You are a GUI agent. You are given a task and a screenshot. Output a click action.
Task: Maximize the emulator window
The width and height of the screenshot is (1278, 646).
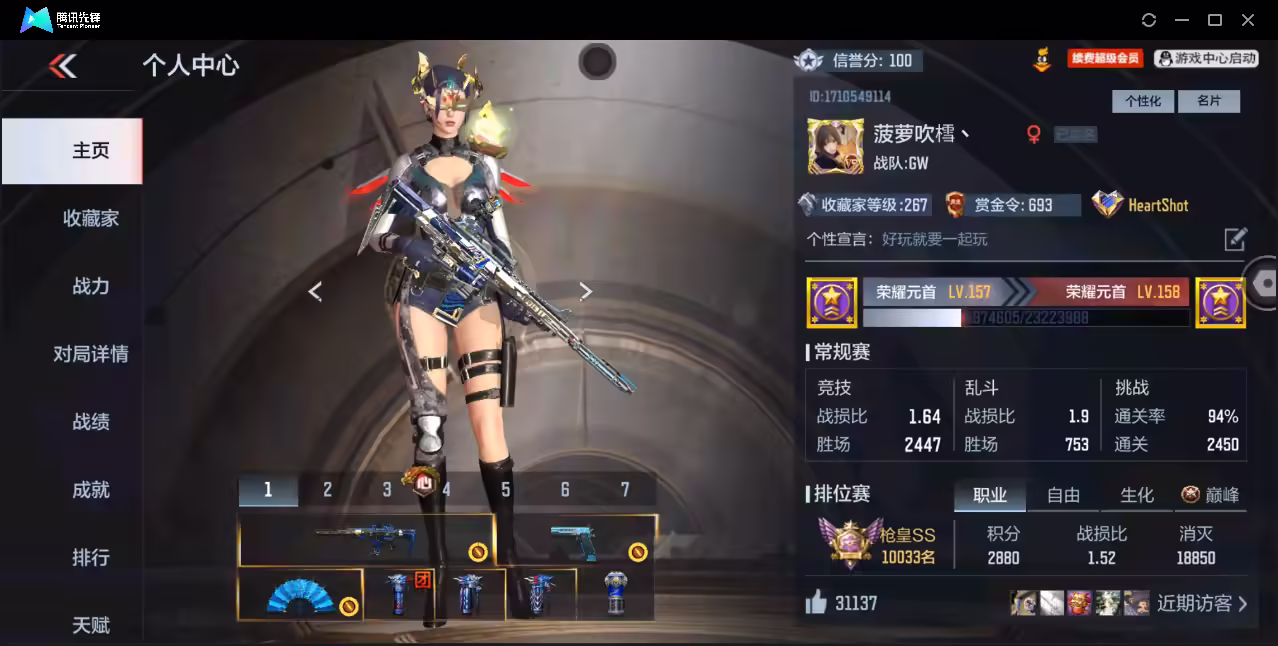tap(1215, 20)
